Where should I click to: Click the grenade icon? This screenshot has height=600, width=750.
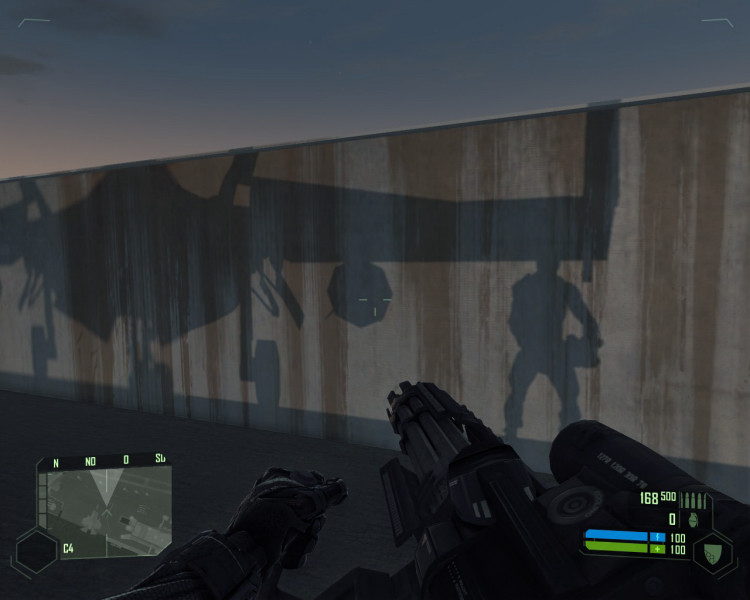(x=694, y=520)
